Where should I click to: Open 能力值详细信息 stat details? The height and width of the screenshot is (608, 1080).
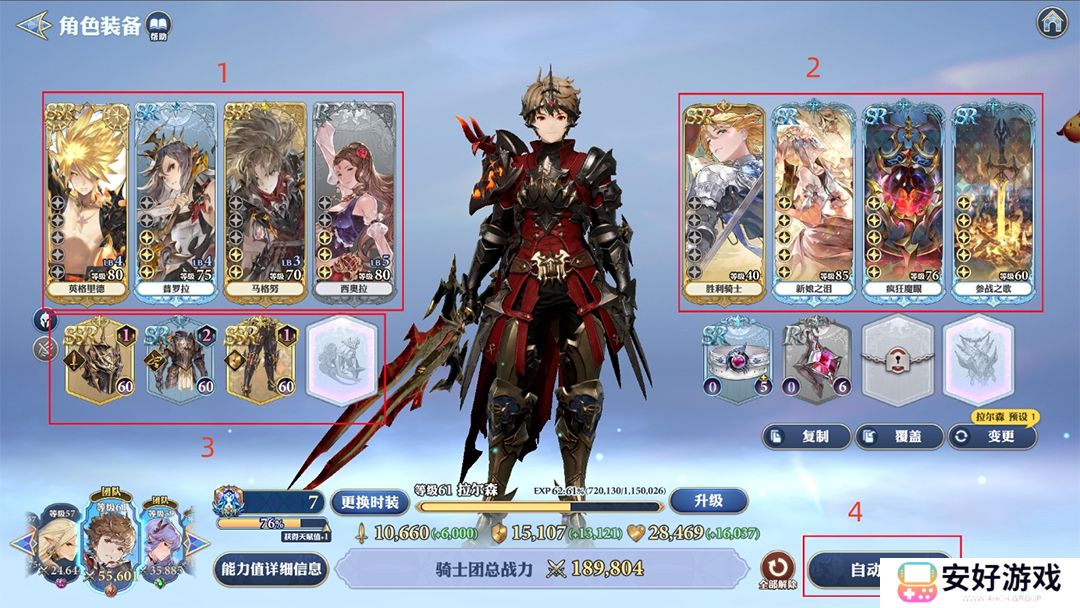(x=270, y=569)
